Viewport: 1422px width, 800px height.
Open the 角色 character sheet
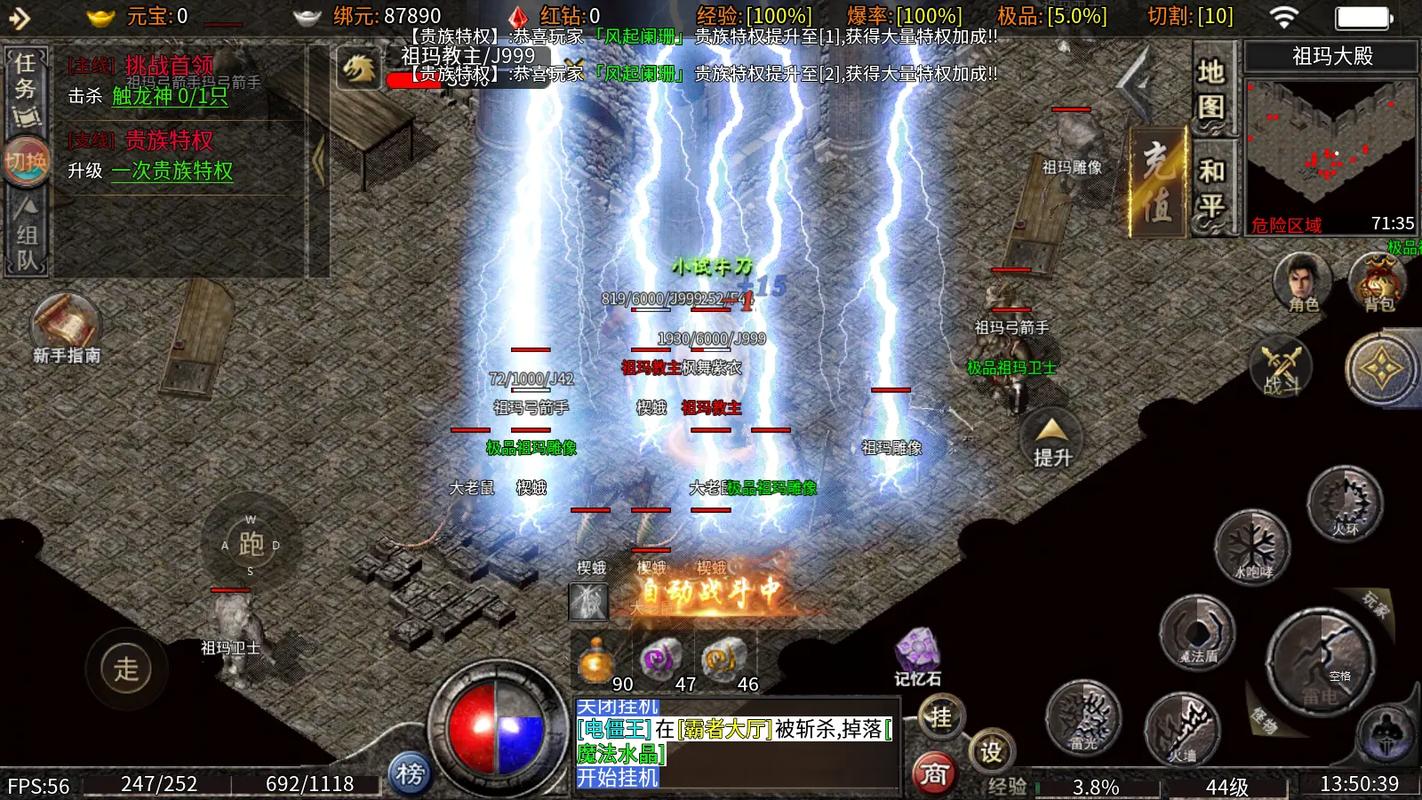coord(1303,281)
